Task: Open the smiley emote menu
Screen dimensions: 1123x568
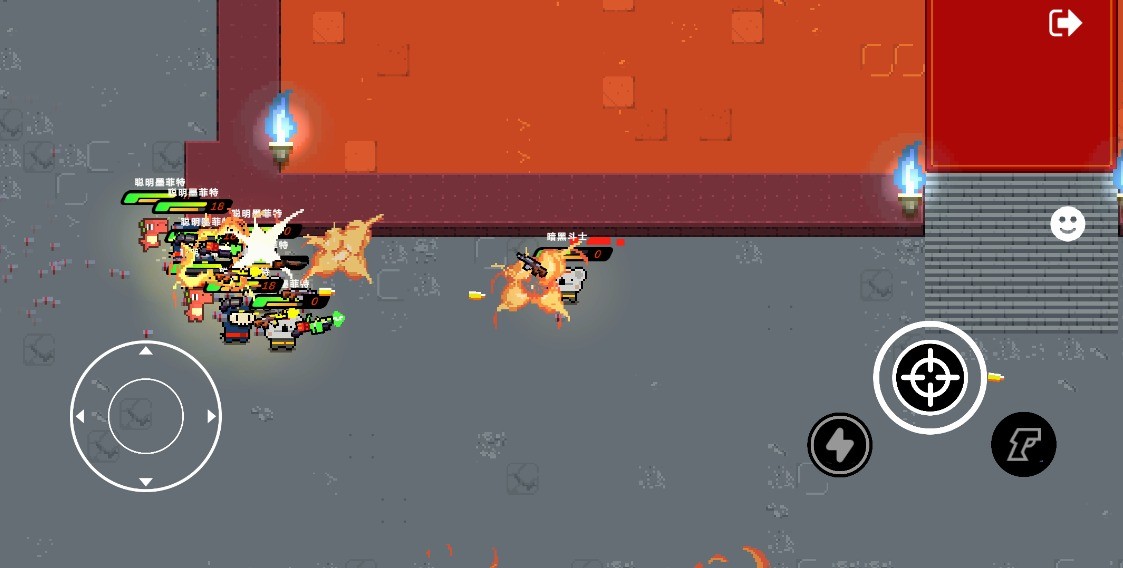Action: (1067, 224)
